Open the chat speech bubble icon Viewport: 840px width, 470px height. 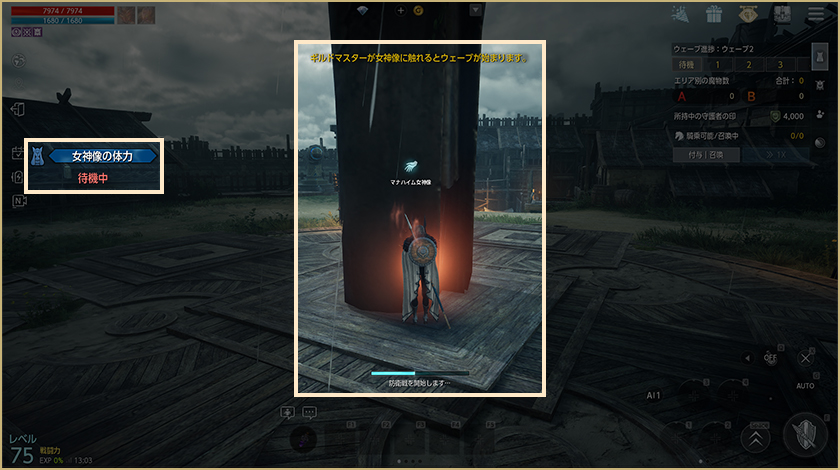309,412
